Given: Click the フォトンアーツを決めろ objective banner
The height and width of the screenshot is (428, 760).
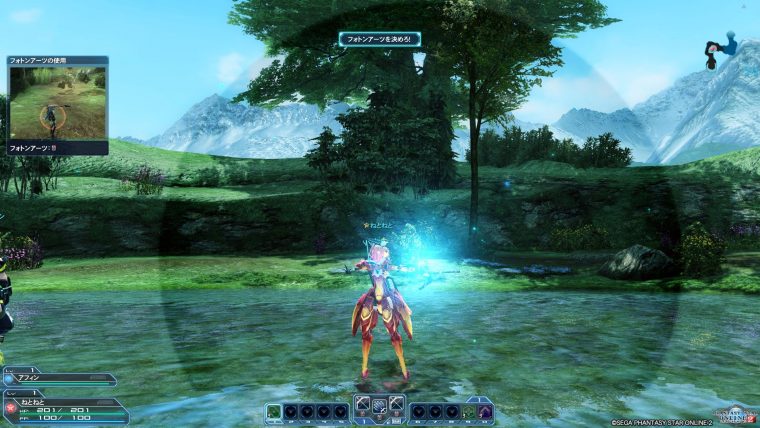Looking at the screenshot, I should [x=379, y=39].
